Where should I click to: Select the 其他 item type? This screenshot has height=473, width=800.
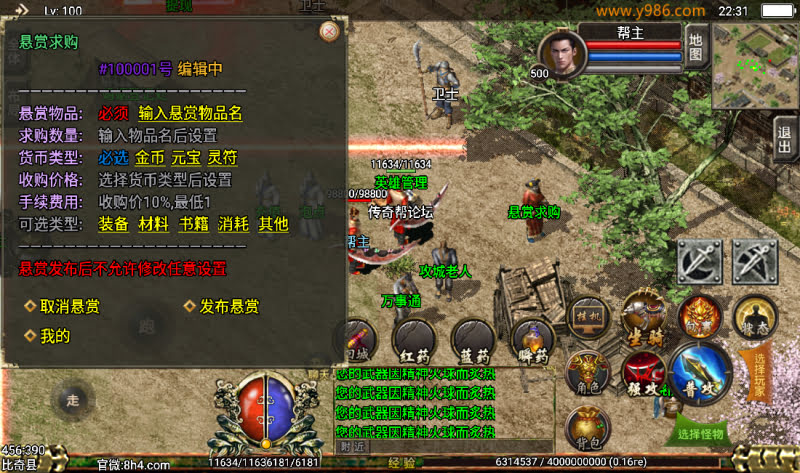pos(273,224)
